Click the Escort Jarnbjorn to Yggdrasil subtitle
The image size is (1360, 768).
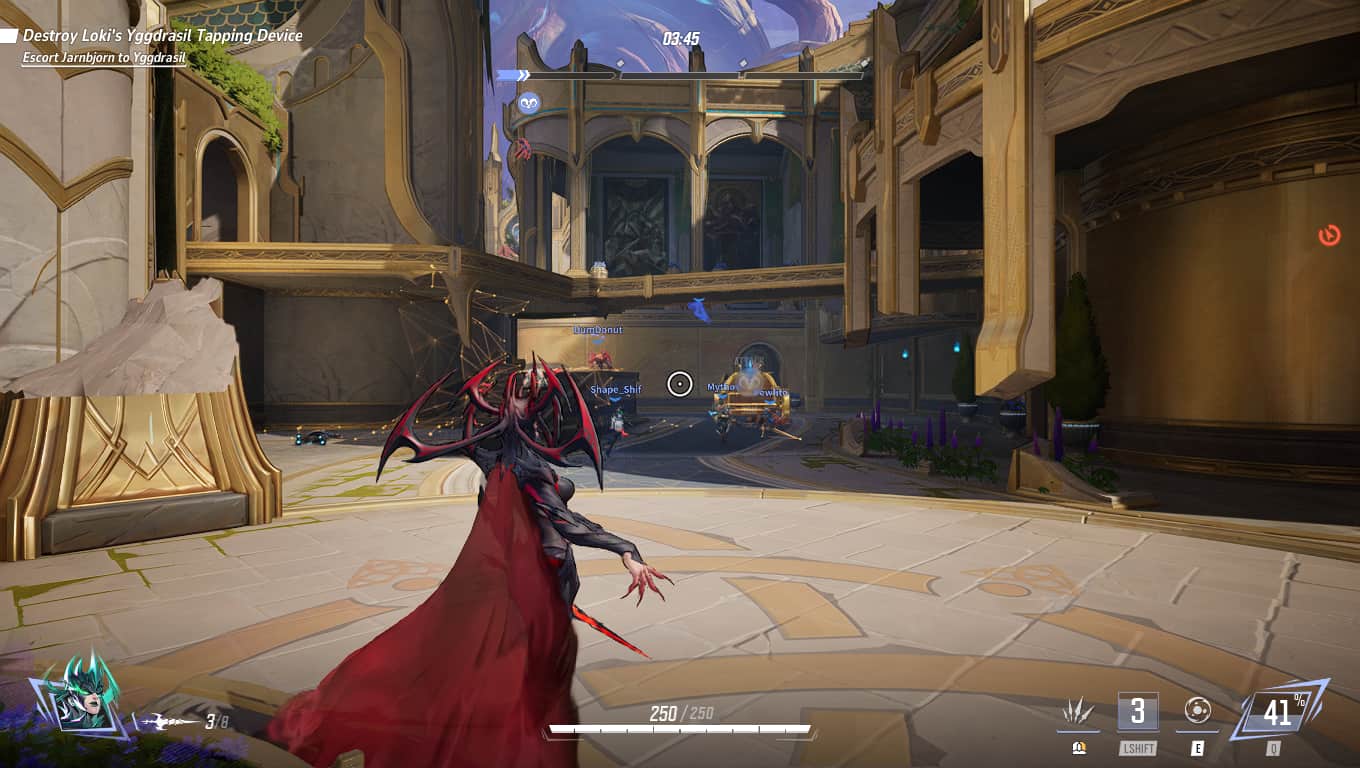103,57
